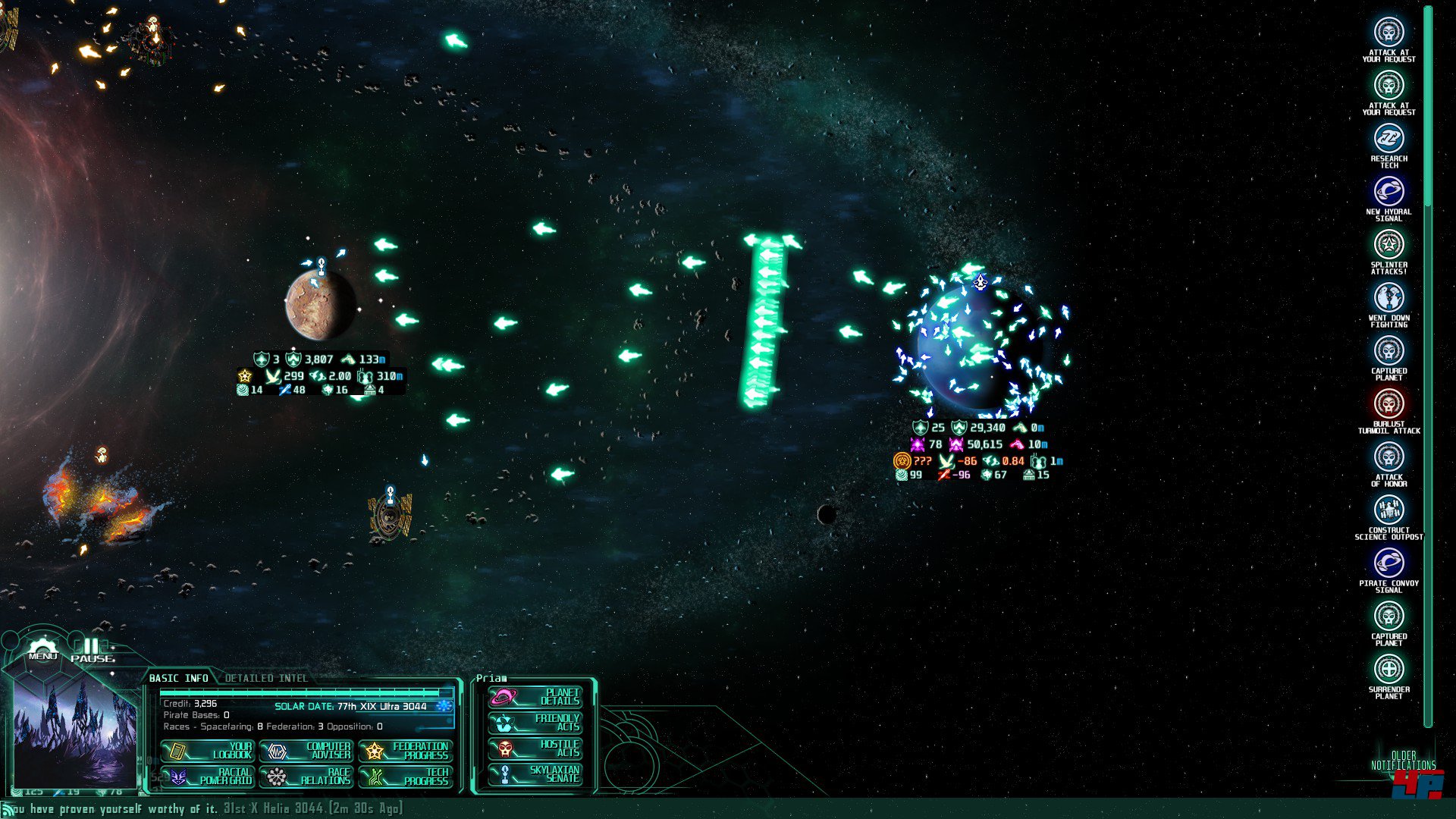Show the Racial Power Grid
The image size is (1456, 819).
click(x=208, y=777)
